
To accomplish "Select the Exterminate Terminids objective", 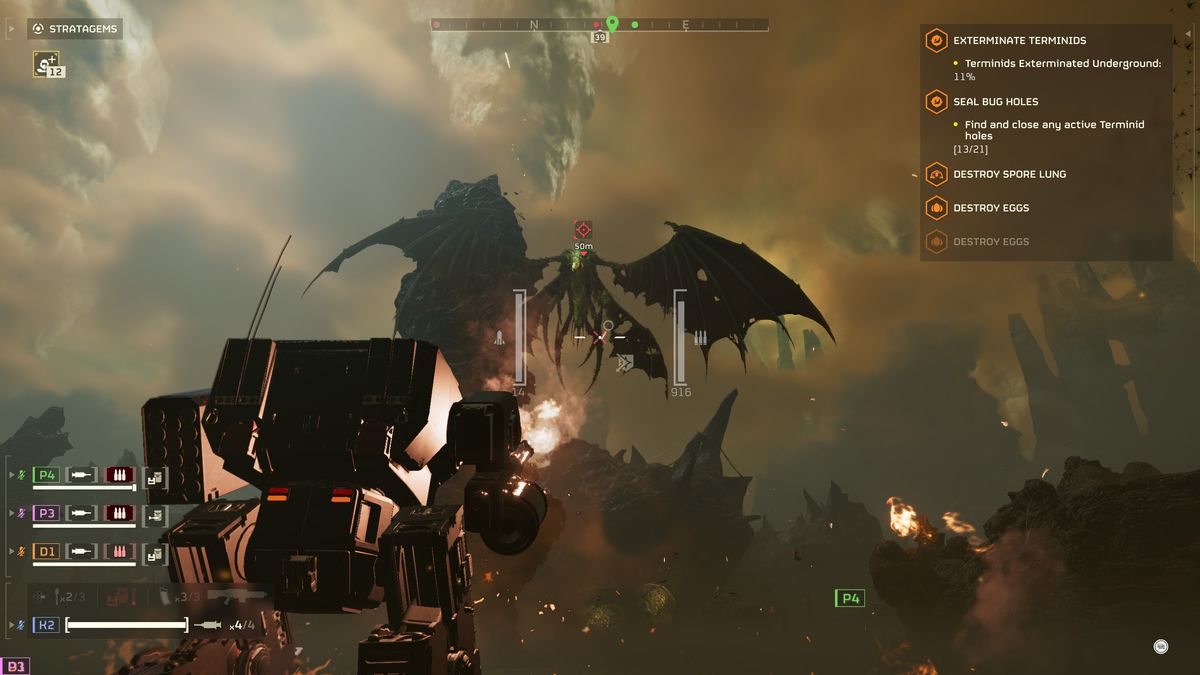I will [x=1019, y=41].
